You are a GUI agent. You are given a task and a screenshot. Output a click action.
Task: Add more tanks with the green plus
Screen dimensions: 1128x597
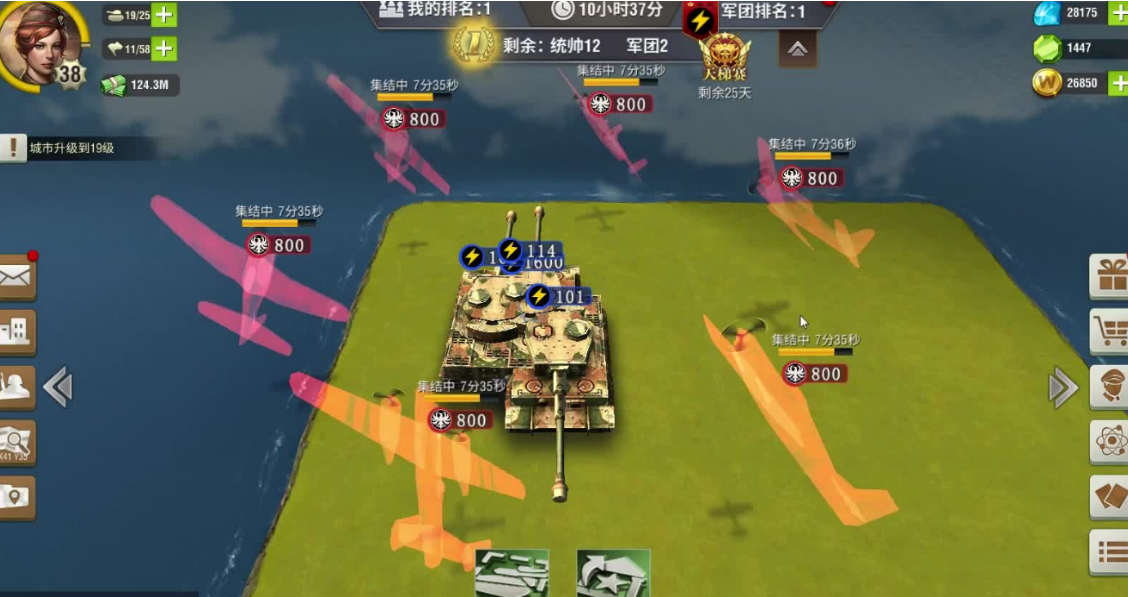tap(164, 16)
